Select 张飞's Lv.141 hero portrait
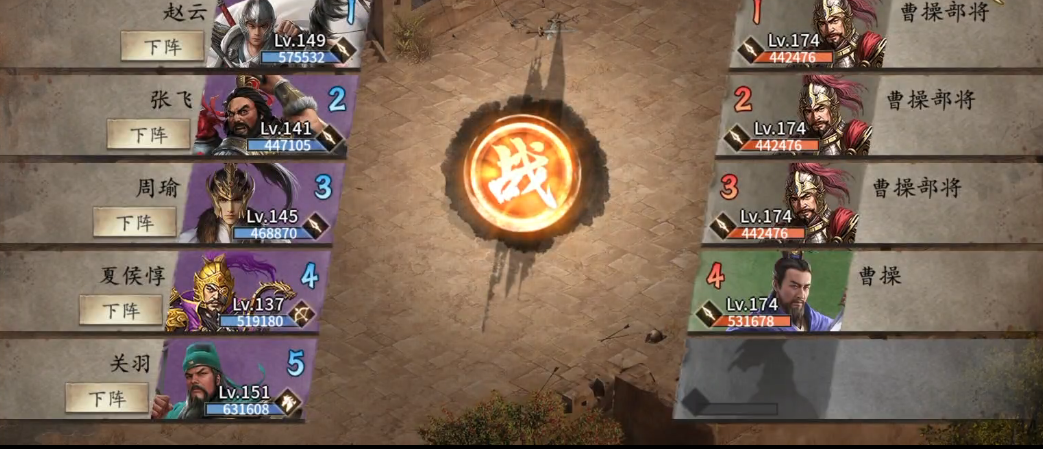This screenshot has height=449, width=1043. (x=276, y=115)
